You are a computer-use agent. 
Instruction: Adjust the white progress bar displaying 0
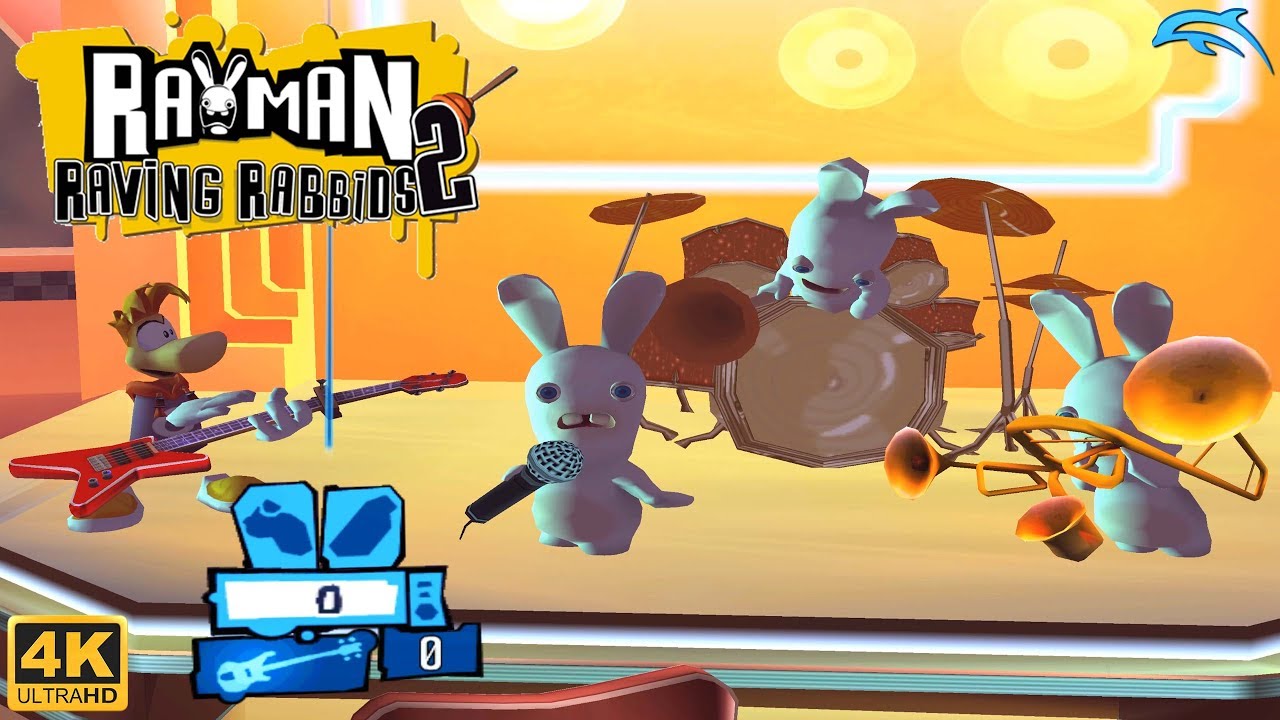310,601
